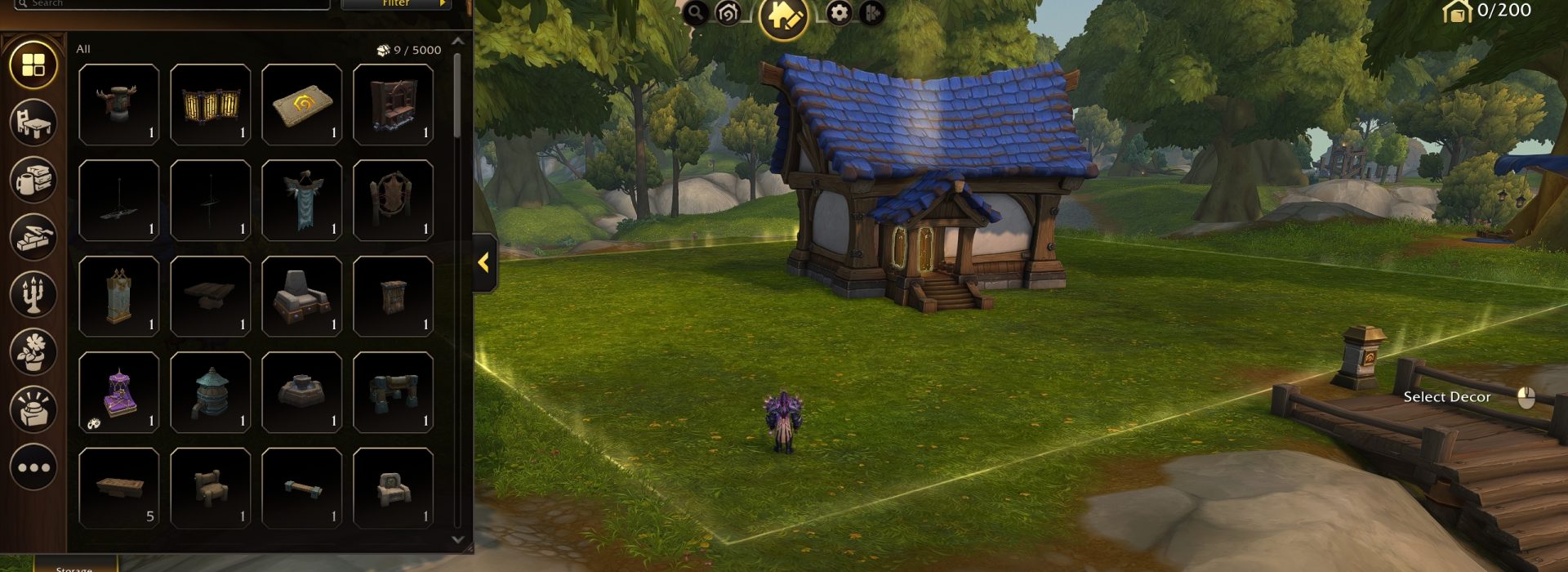
Task: Open the books and mug category
Action: click(x=33, y=179)
